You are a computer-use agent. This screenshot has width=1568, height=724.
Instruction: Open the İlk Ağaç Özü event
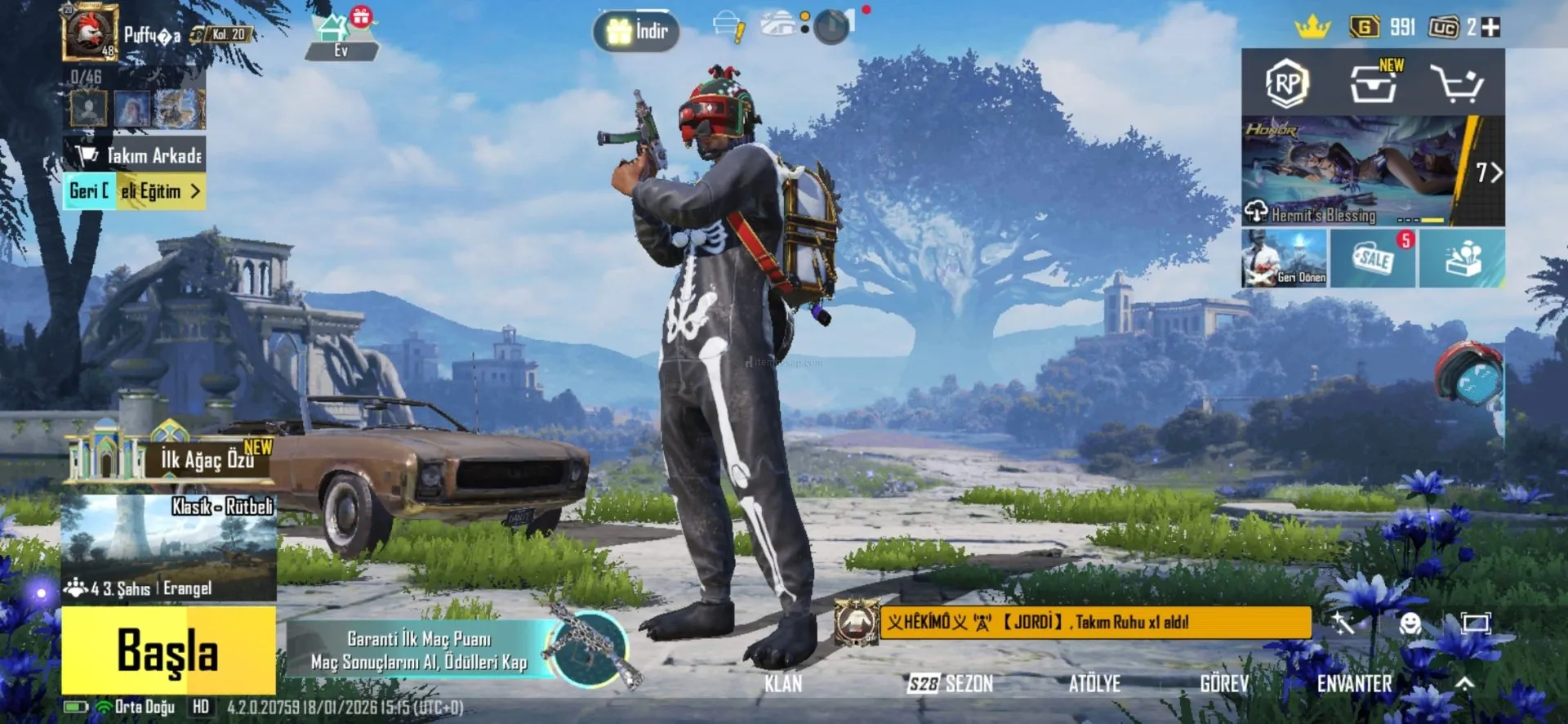[x=171, y=458]
